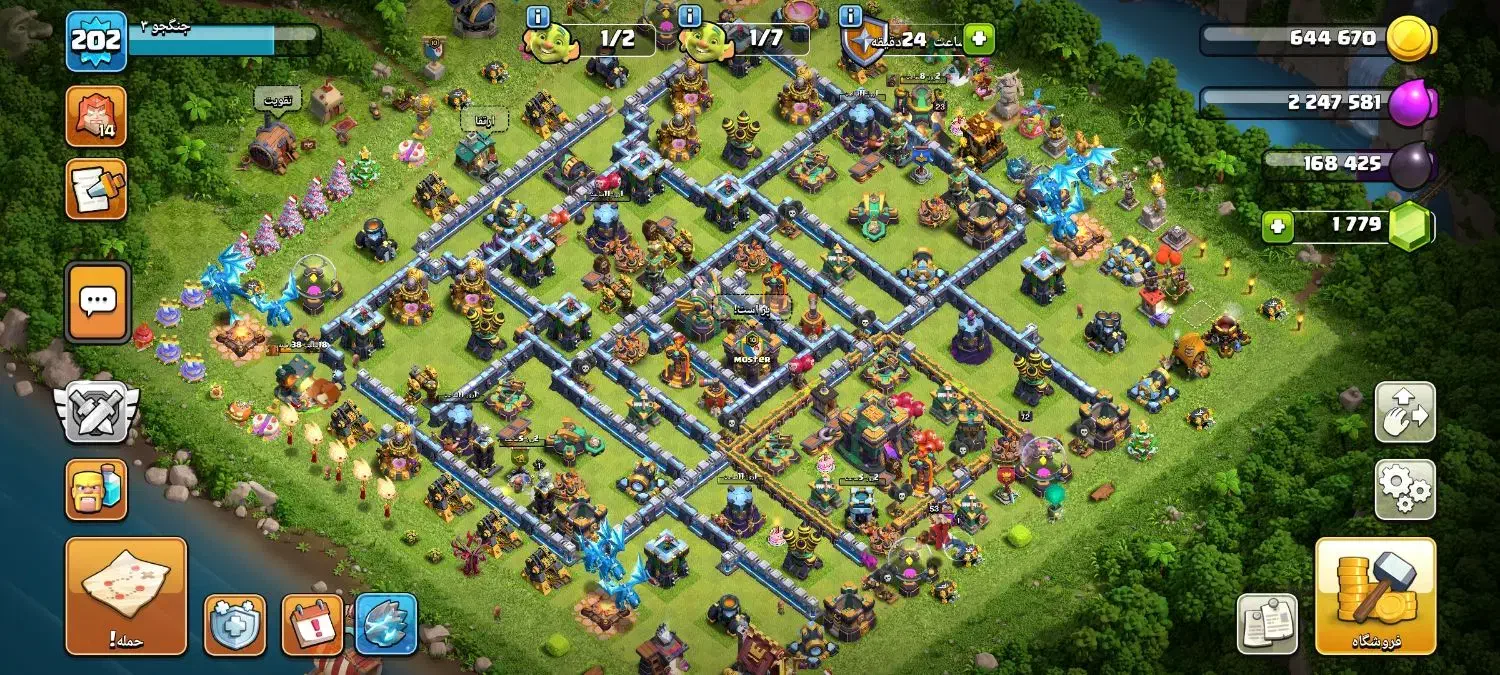Show the level 202 player profile badge

pyautogui.click(x=96, y=41)
